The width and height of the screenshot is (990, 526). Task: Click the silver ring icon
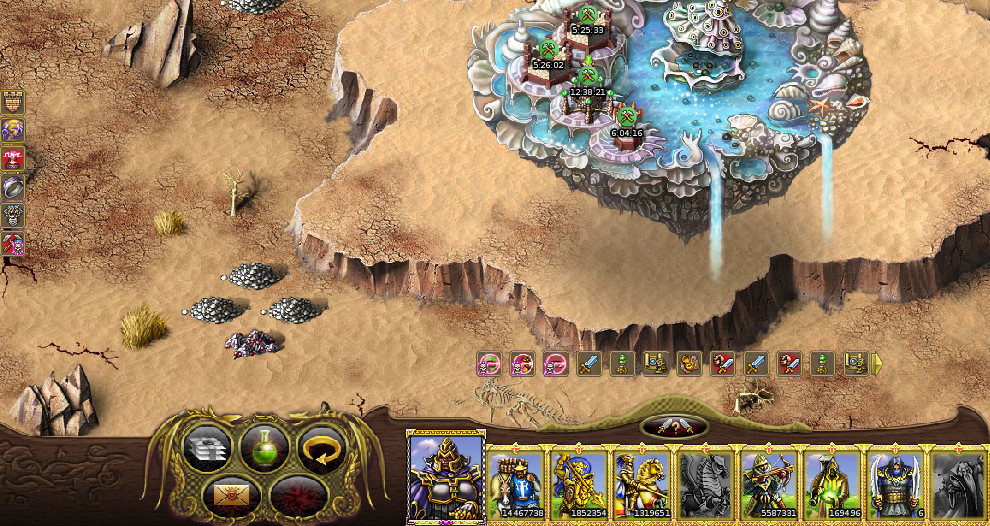(x=13, y=187)
